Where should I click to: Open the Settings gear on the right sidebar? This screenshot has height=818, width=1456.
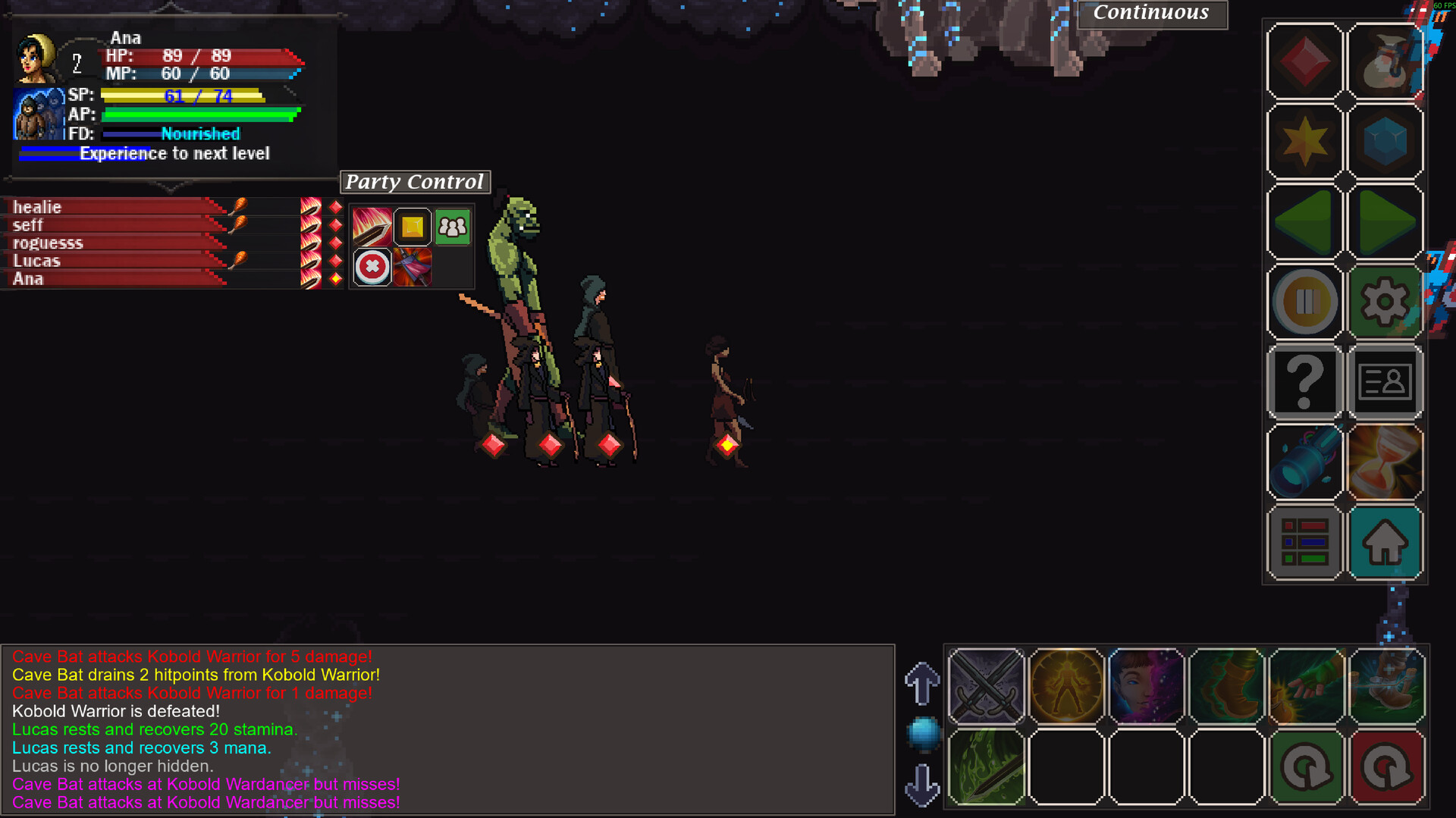(x=1386, y=301)
